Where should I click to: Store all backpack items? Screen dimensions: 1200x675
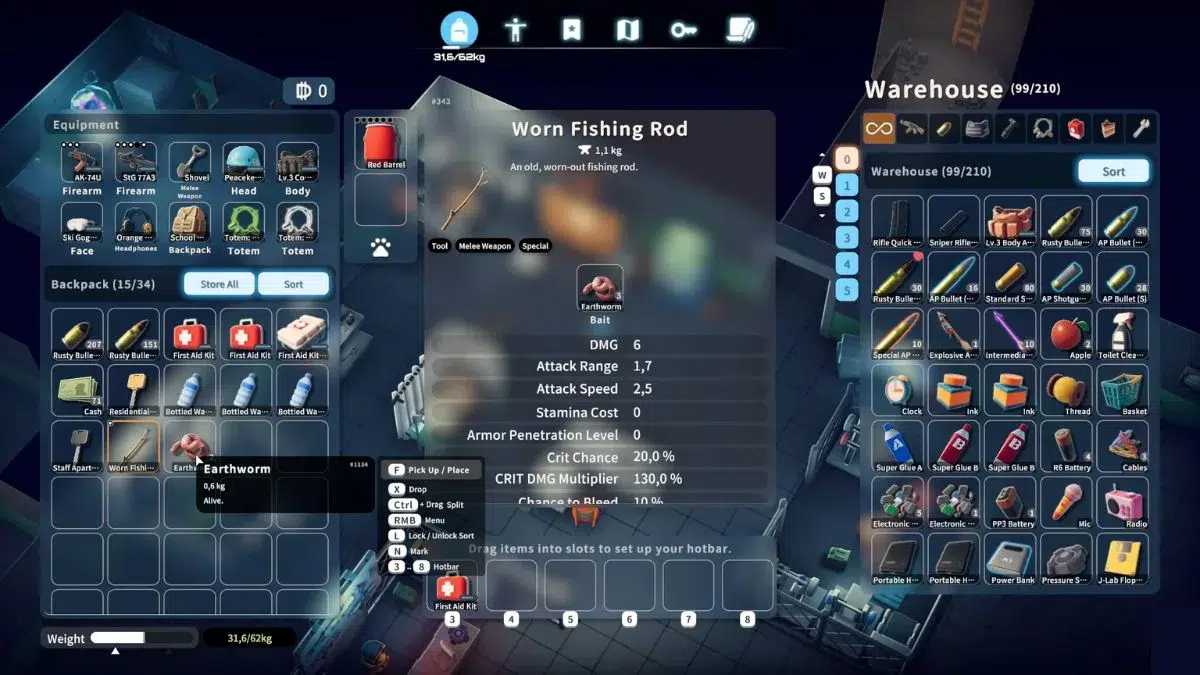tap(219, 284)
